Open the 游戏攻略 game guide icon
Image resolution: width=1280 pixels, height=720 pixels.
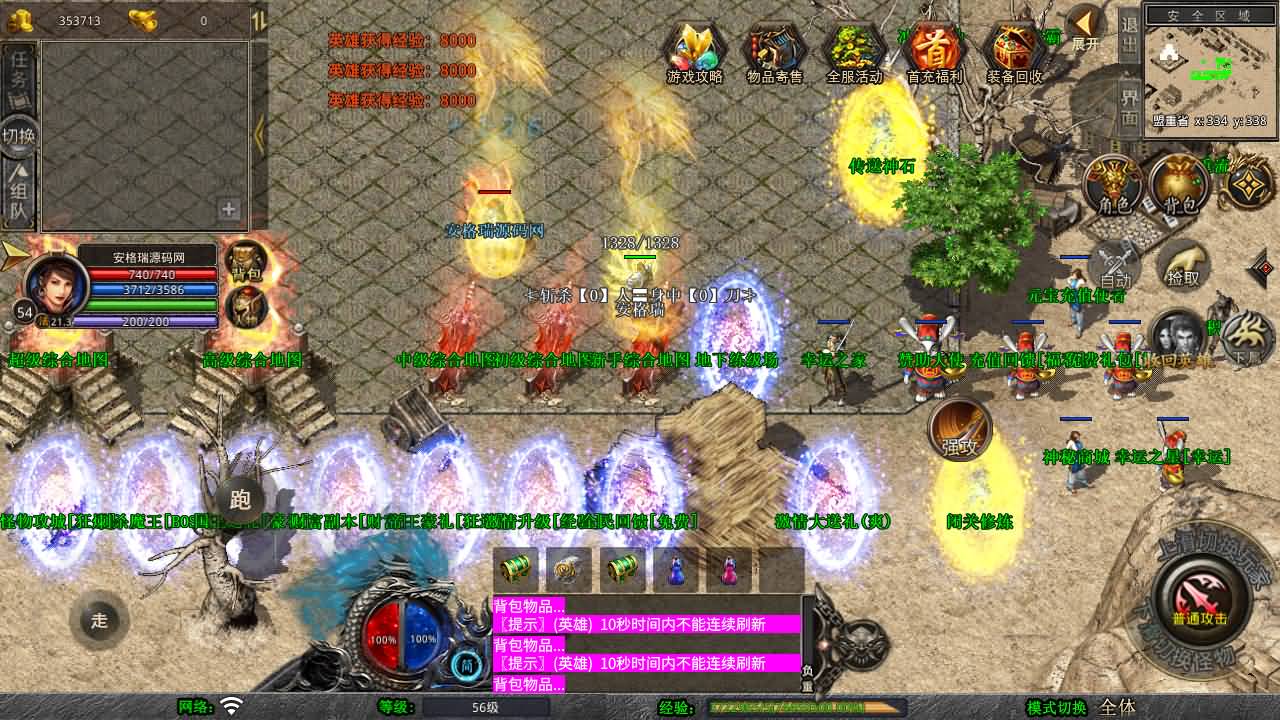(695, 52)
